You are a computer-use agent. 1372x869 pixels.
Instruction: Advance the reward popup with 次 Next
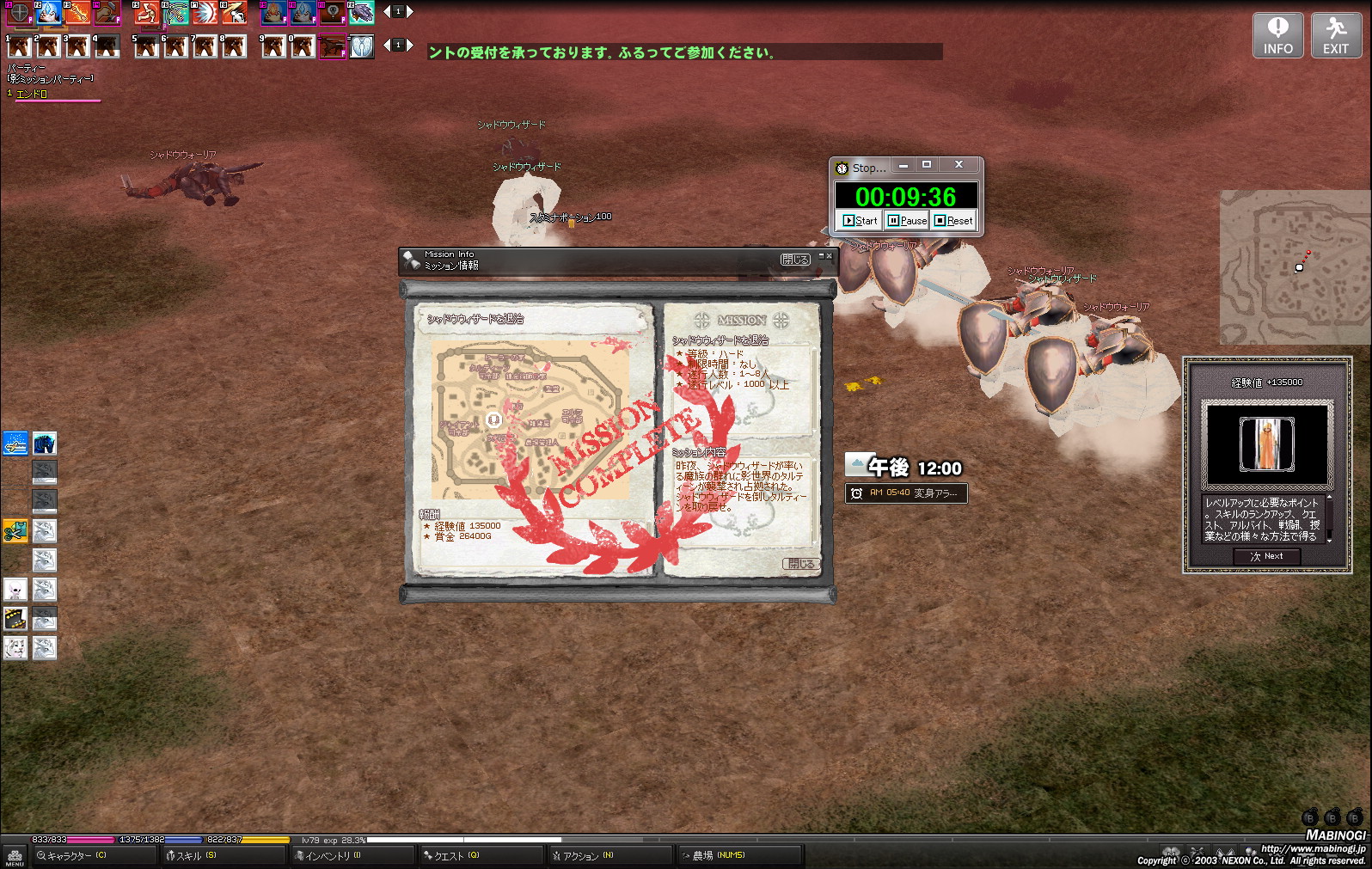[x=1266, y=556]
